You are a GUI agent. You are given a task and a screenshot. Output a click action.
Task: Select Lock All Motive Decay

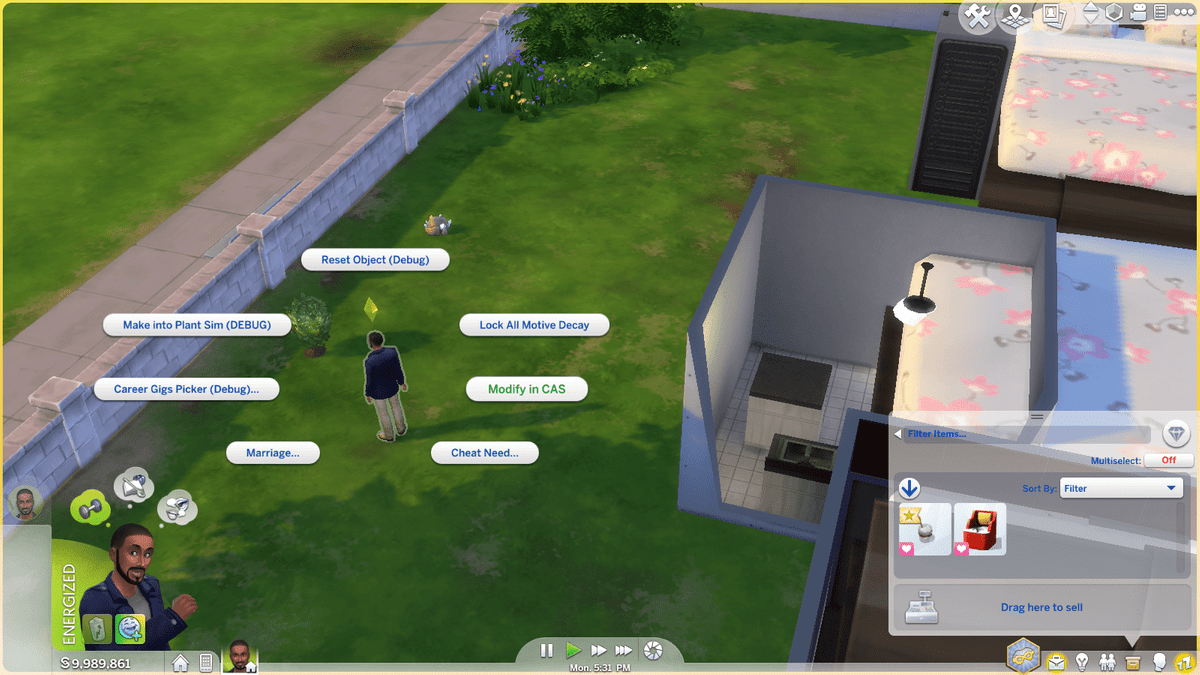coord(534,325)
